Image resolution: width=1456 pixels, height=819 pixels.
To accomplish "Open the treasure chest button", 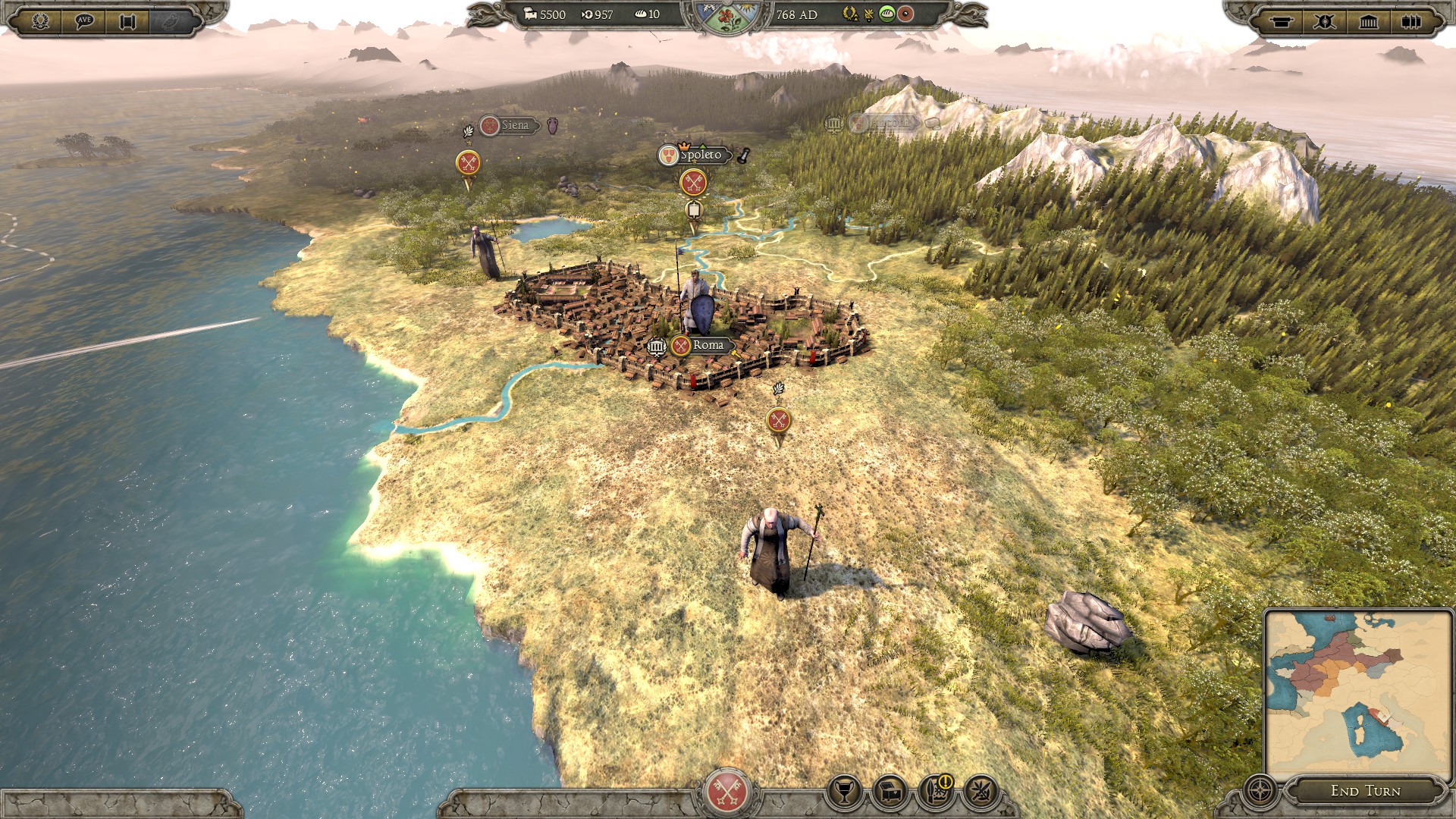I will click(890, 792).
